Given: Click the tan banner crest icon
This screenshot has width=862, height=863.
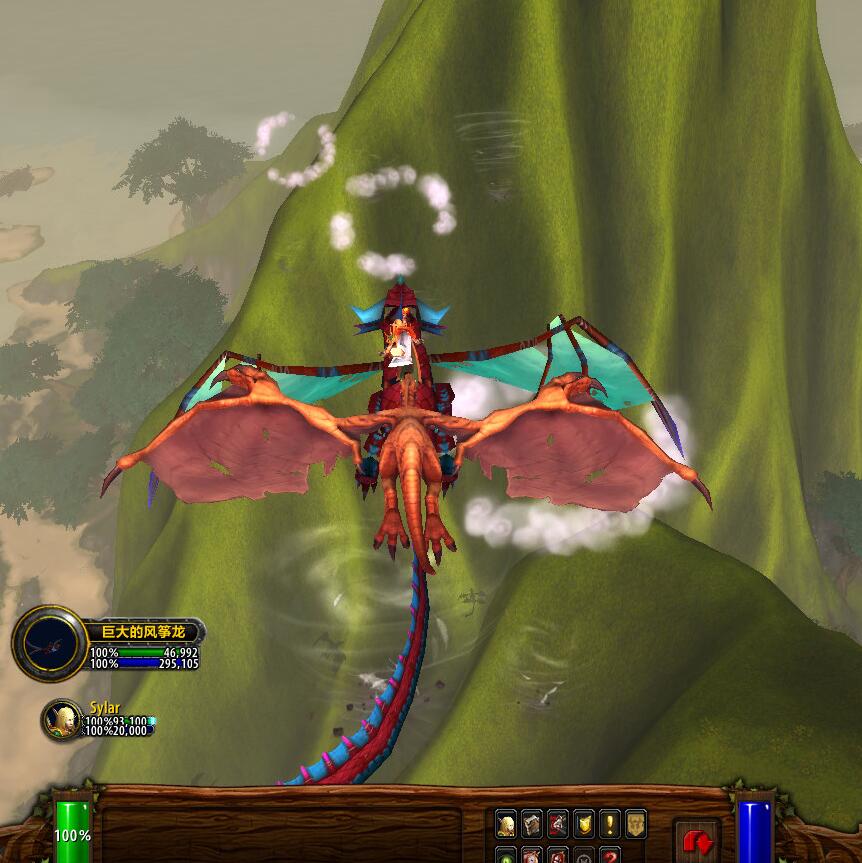Looking at the screenshot, I should click(635, 824).
